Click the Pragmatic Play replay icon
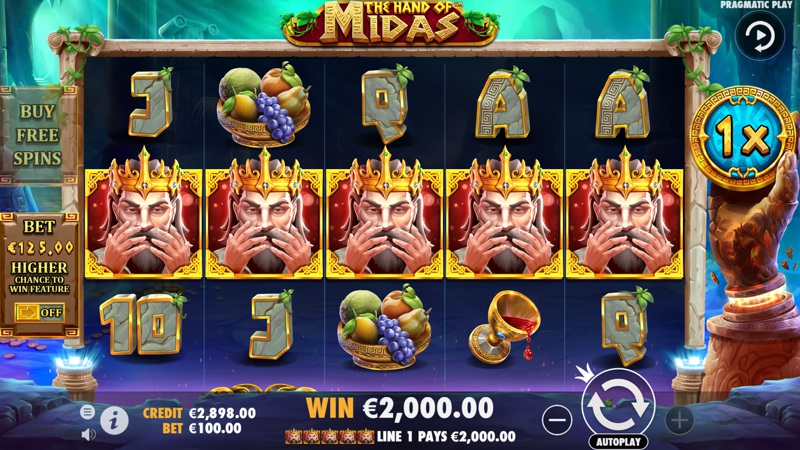The width and height of the screenshot is (800, 450). pyautogui.click(x=760, y=37)
